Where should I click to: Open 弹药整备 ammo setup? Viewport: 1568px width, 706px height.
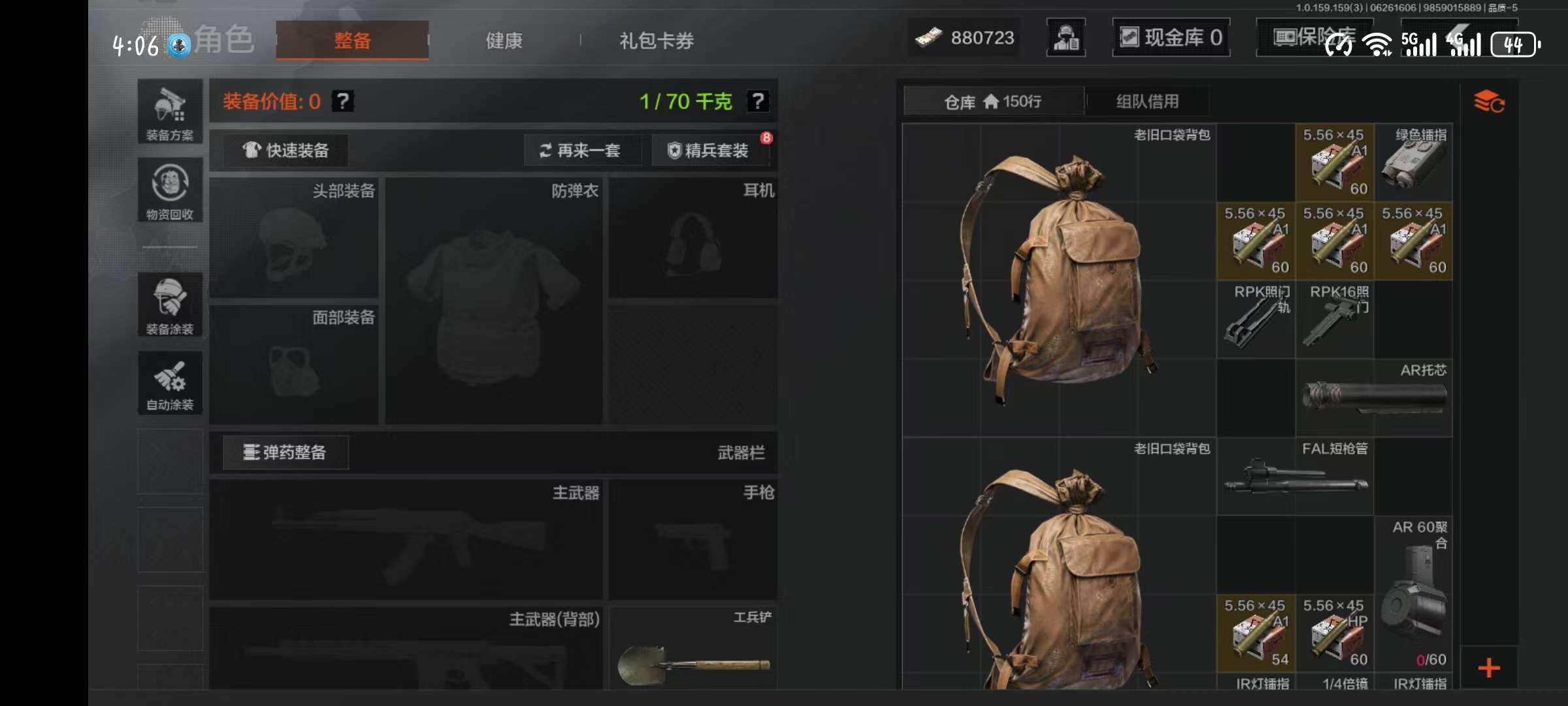click(286, 452)
